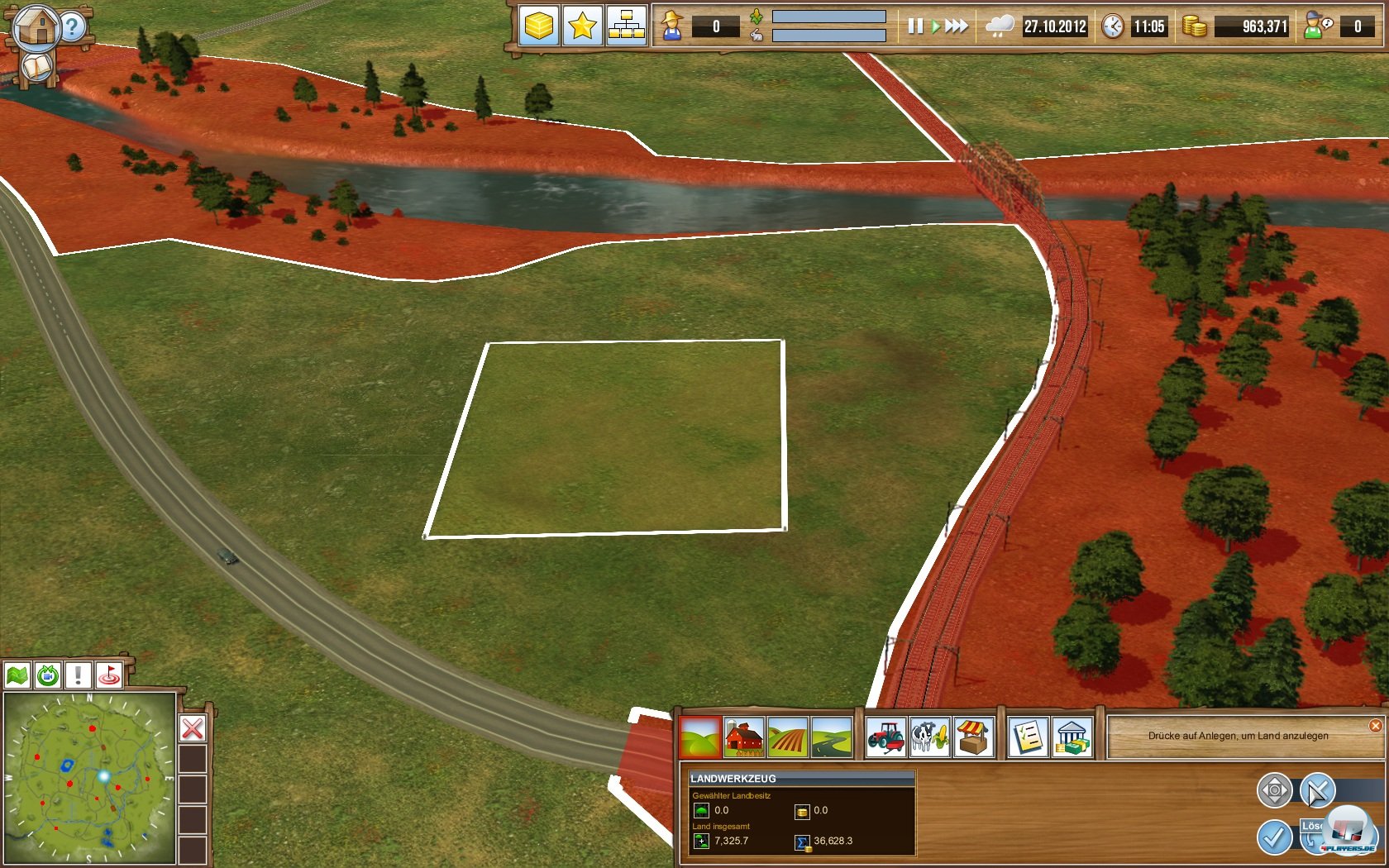
Task: Click the four-arrow move button
Action: [x=1274, y=790]
